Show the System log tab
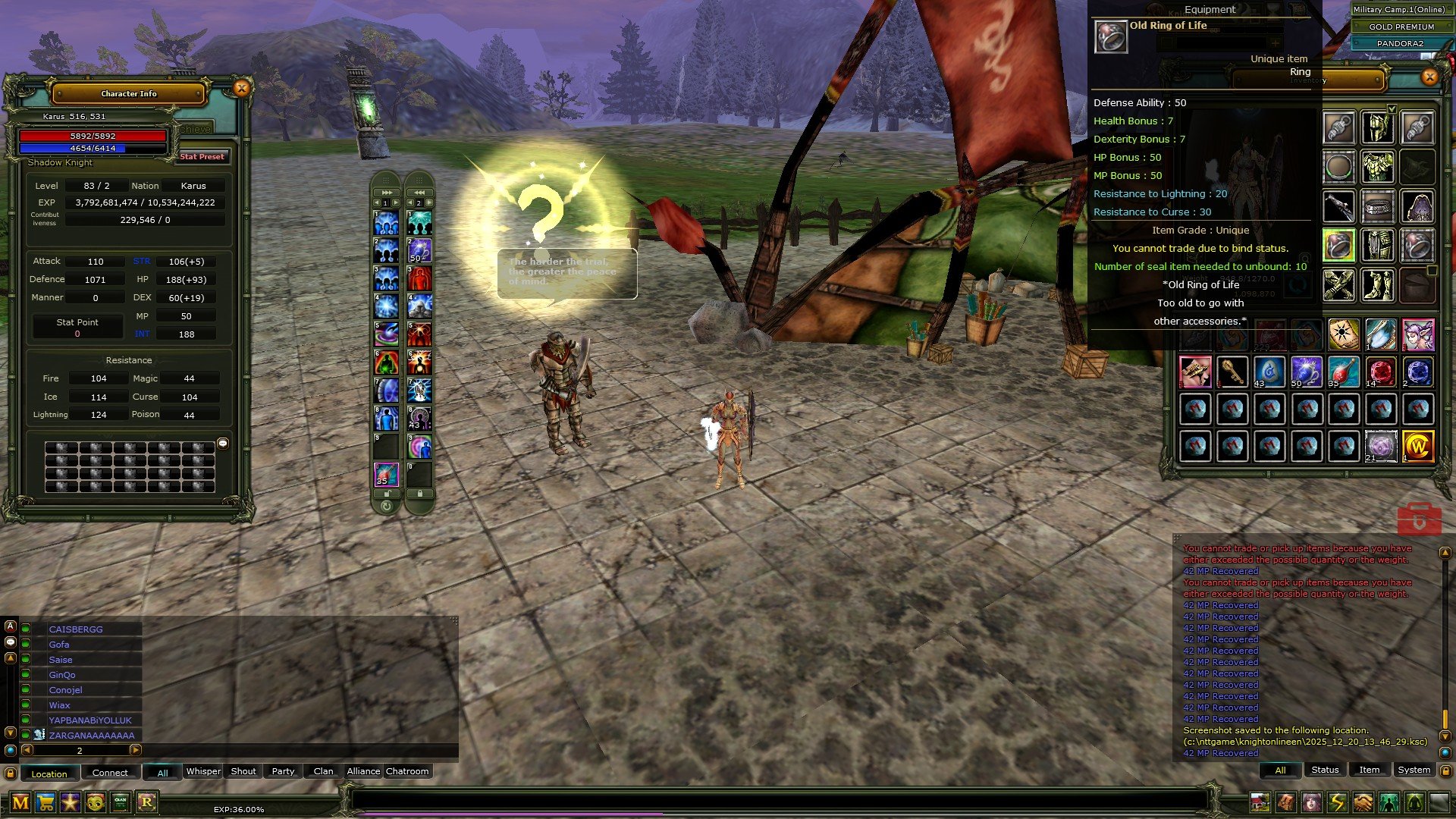Image resolution: width=1456 pixels, height=819 pixels. tap(1414, 770)
